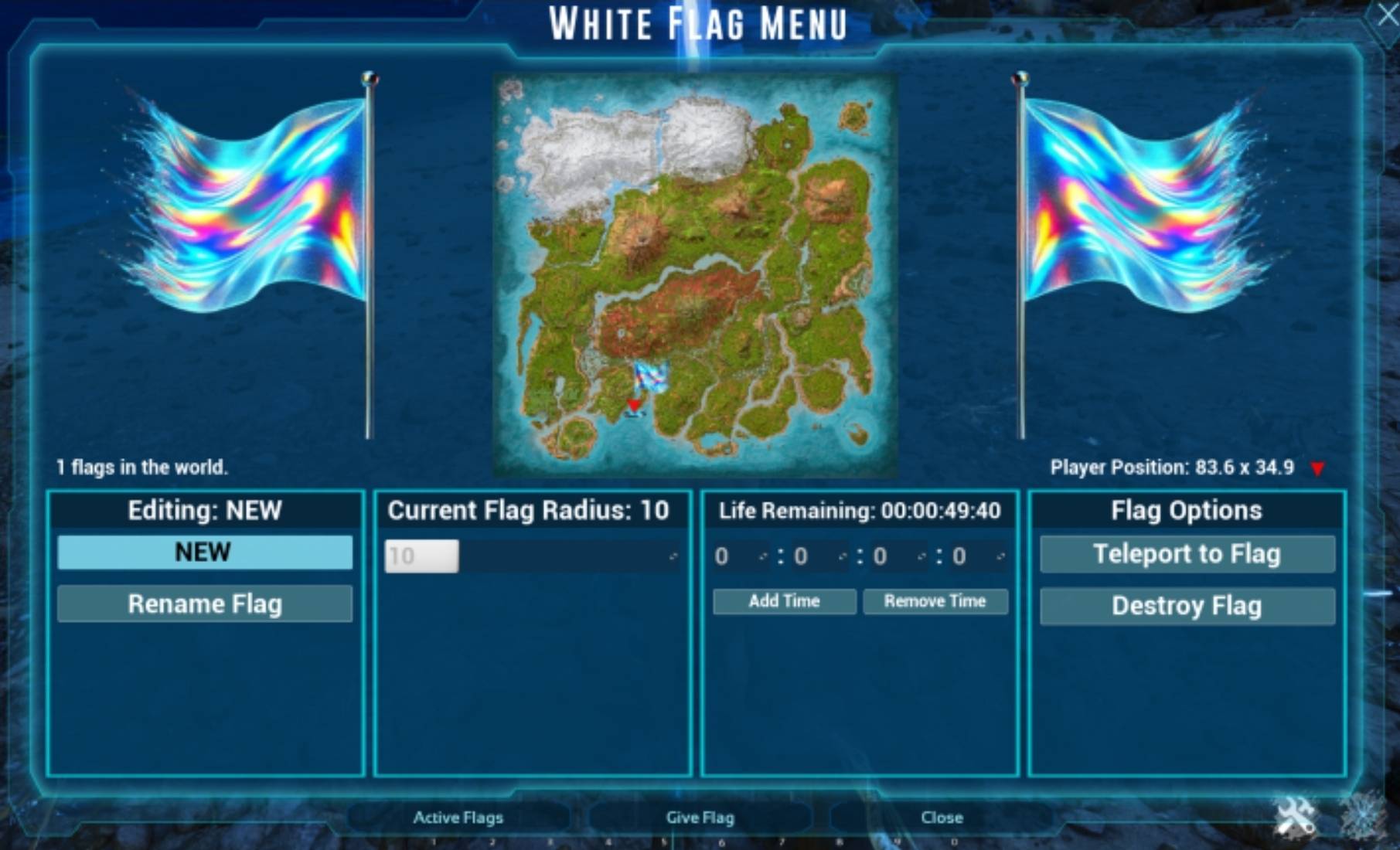This screenshot has width=1400, height=850.
Task: Rename the flag
Action: coord(204,603)
